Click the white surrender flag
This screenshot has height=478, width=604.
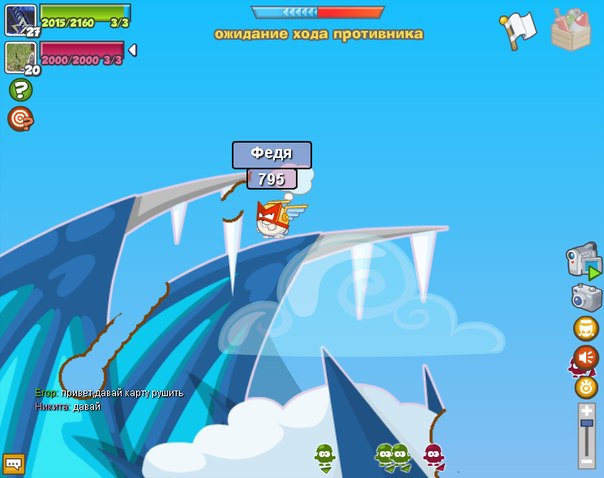(x=520, y=28)
